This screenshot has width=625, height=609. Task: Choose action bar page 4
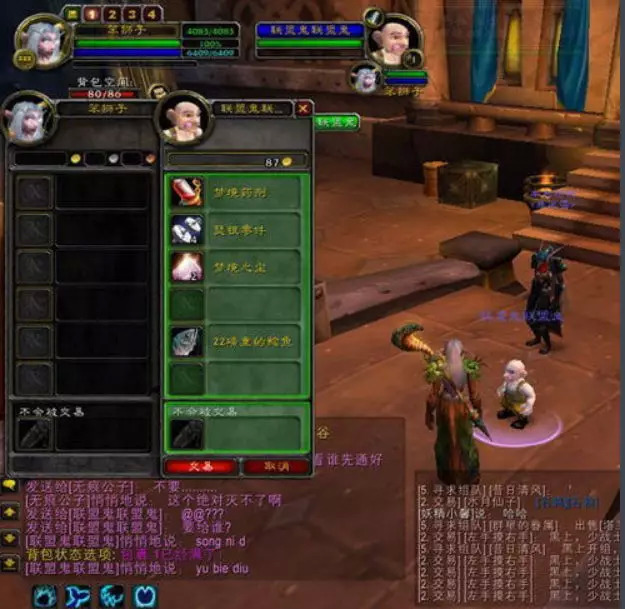coord(150,14)
